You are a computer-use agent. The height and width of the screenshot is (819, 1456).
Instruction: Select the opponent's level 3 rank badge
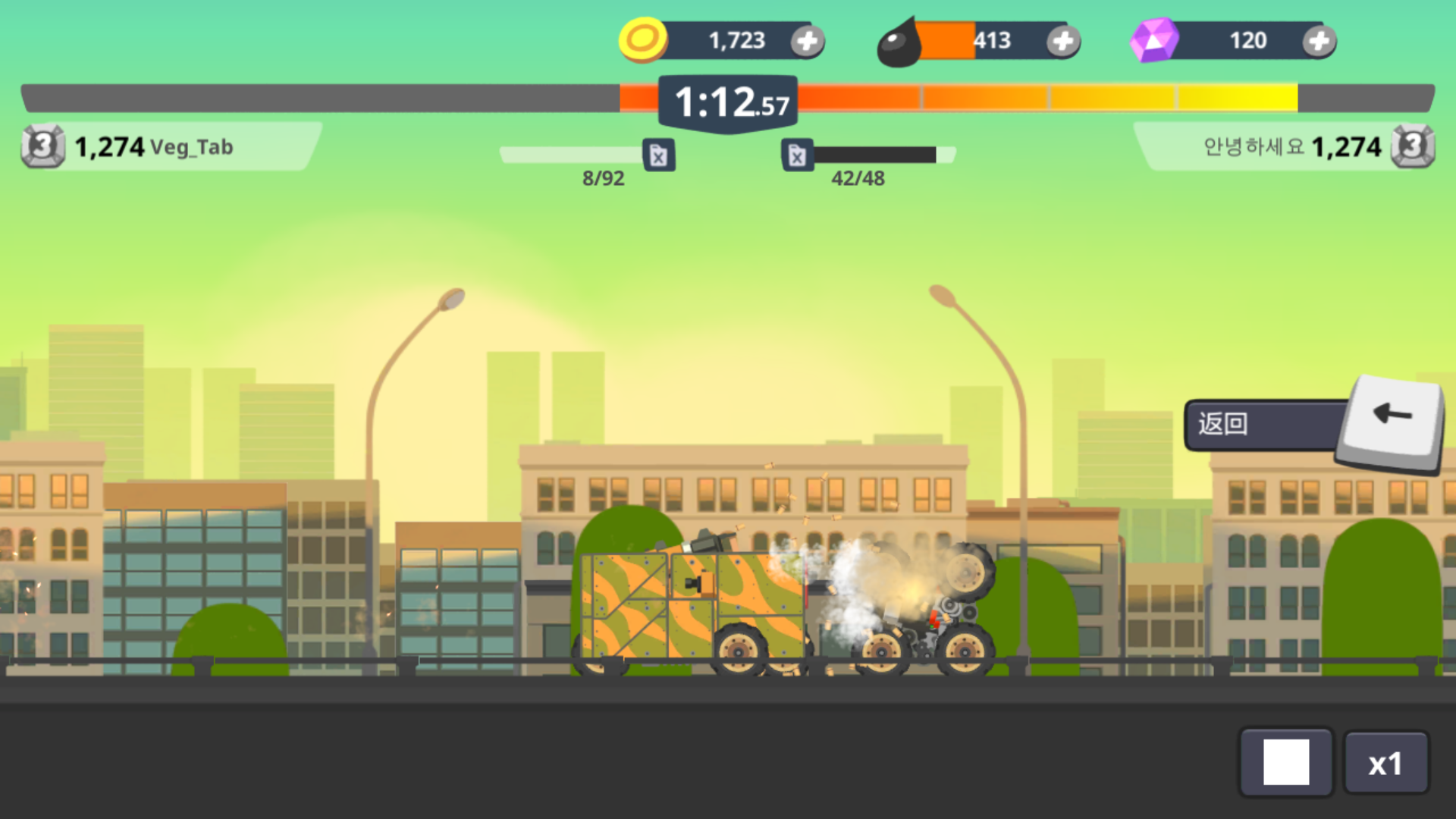(x=1412, y=146)
